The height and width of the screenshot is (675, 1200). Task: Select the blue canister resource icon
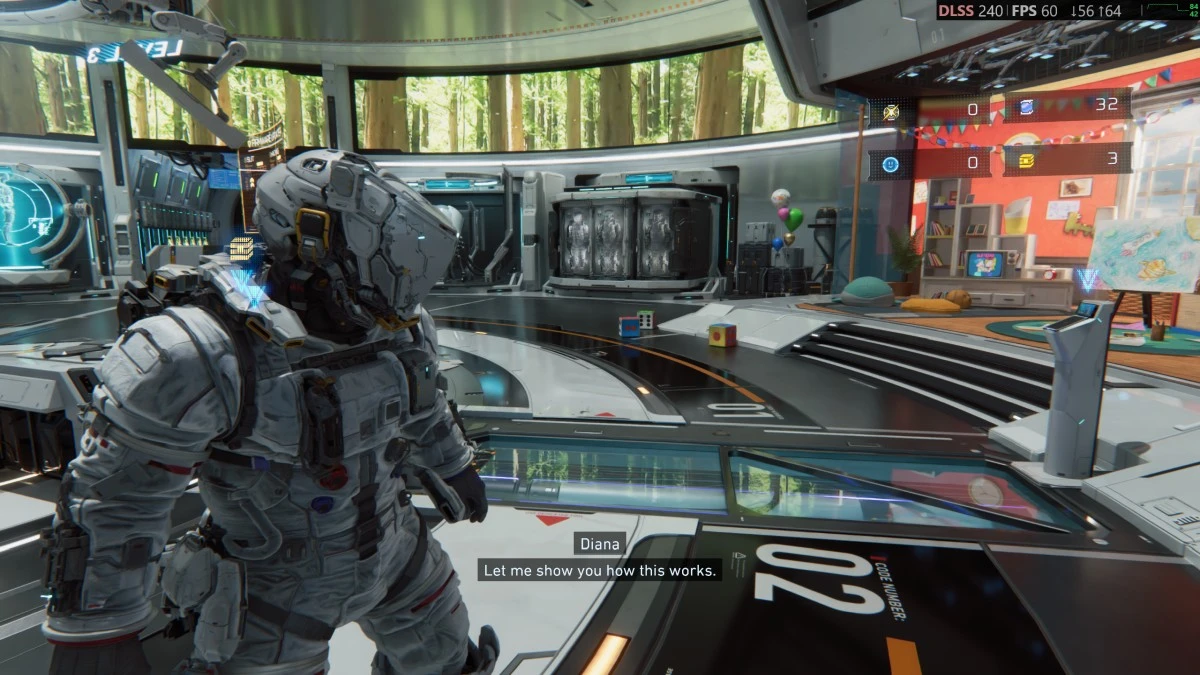click(1026, 107)
